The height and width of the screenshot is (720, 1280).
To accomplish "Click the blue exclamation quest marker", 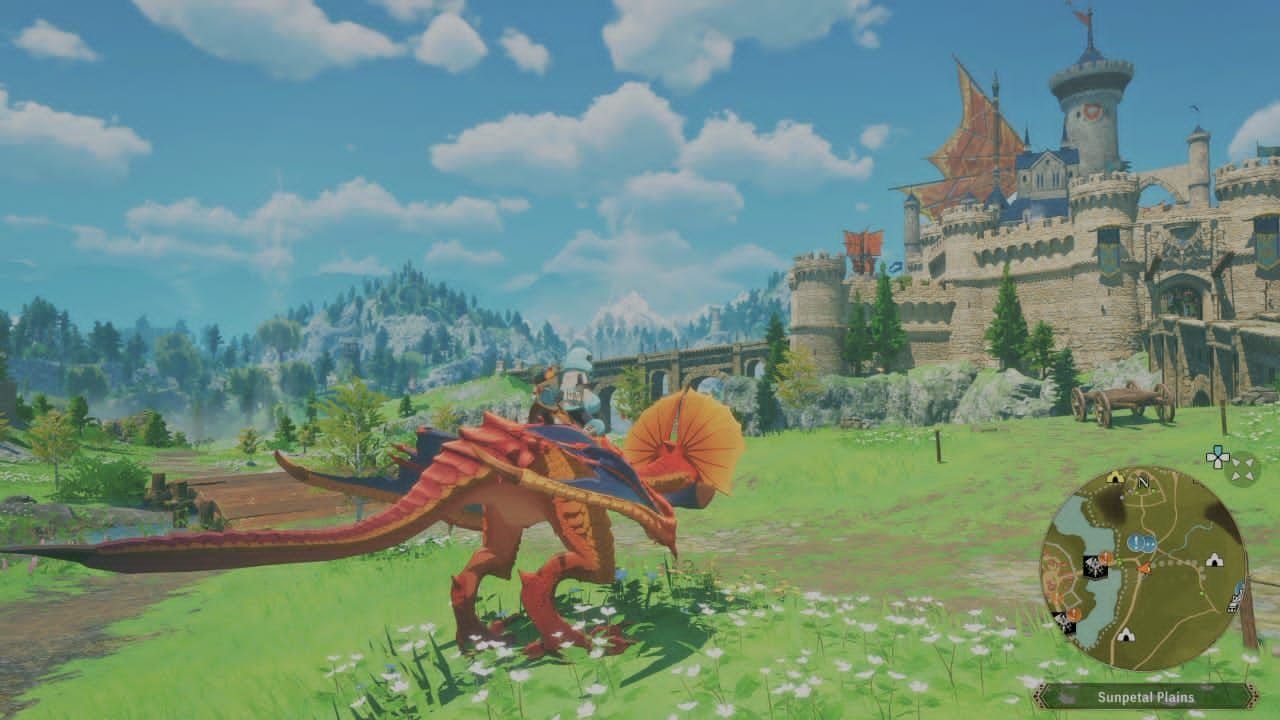I will 1139,543.
